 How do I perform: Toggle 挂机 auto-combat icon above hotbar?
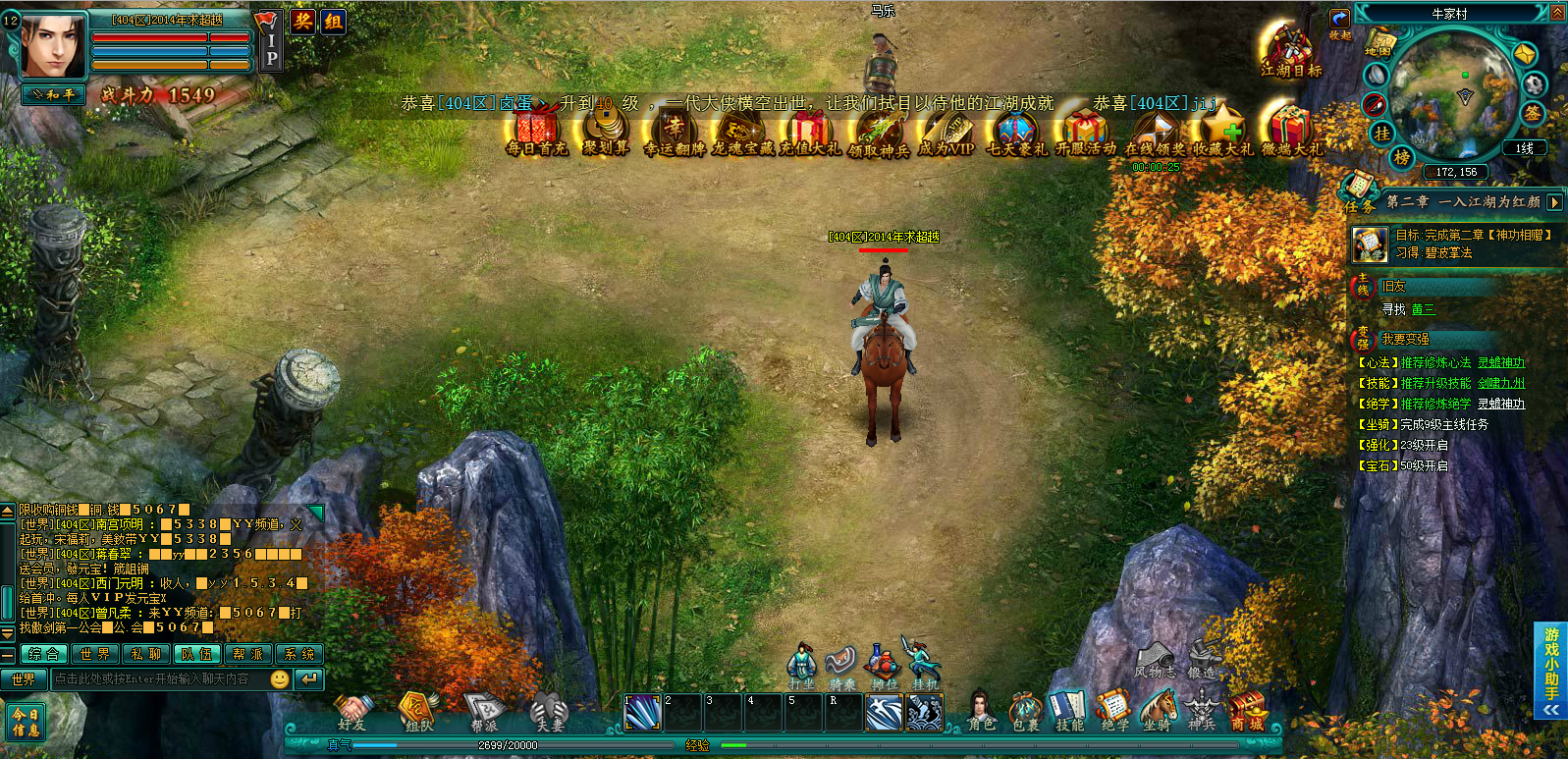click(924, 664)
